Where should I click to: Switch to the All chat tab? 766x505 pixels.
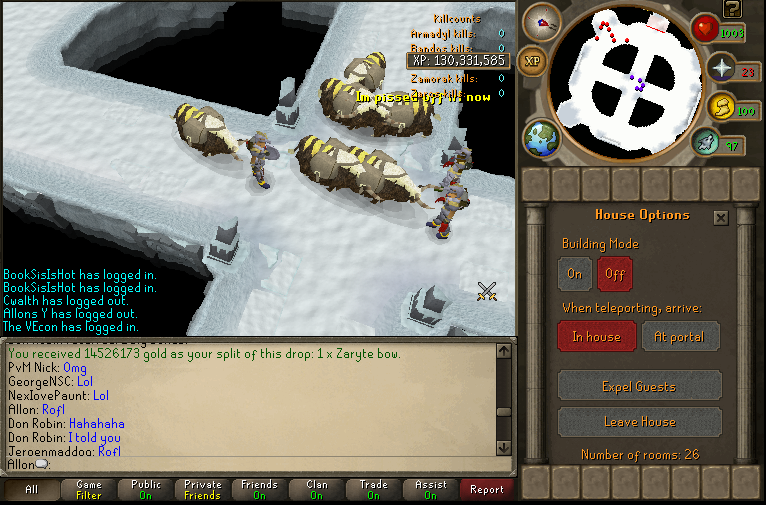[31, 490]
